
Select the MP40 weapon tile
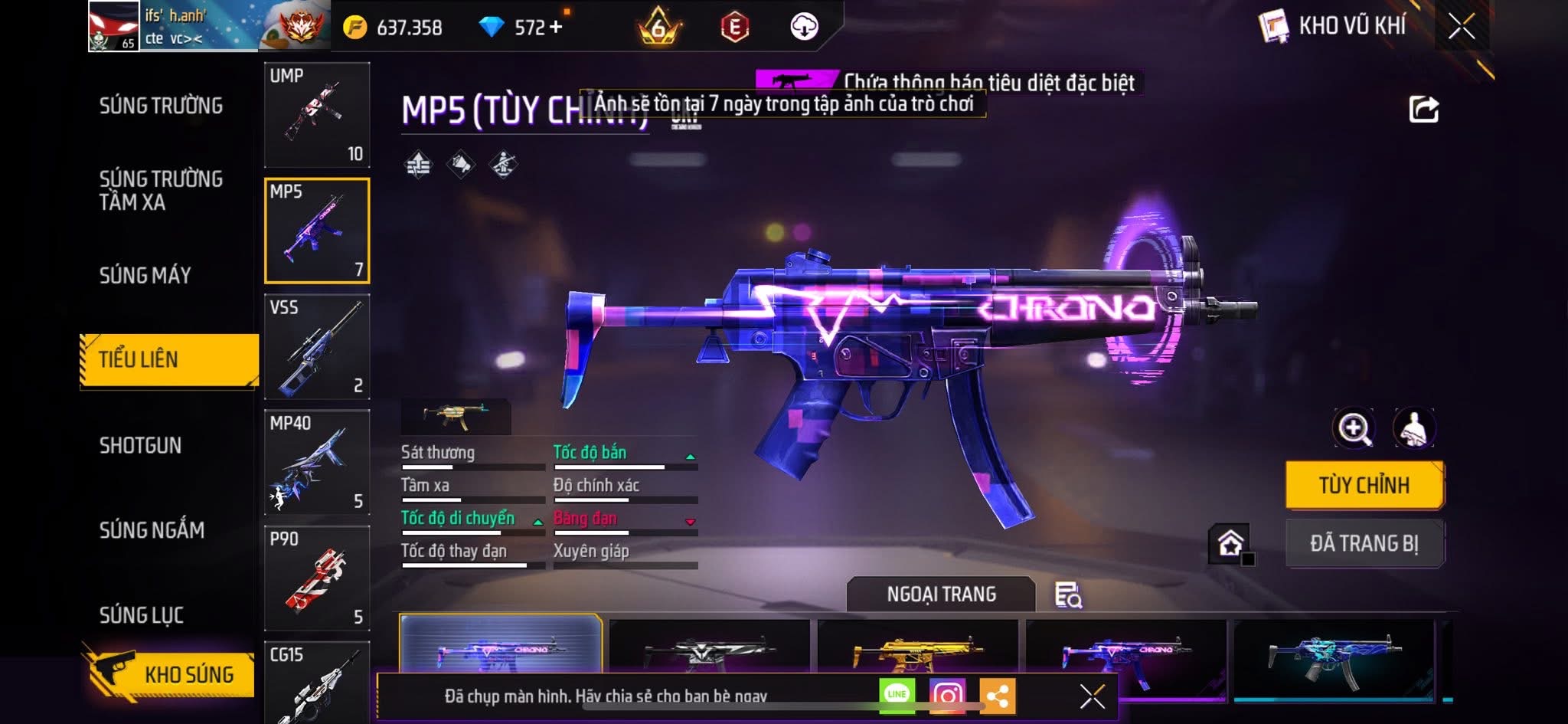pos(317,462)
